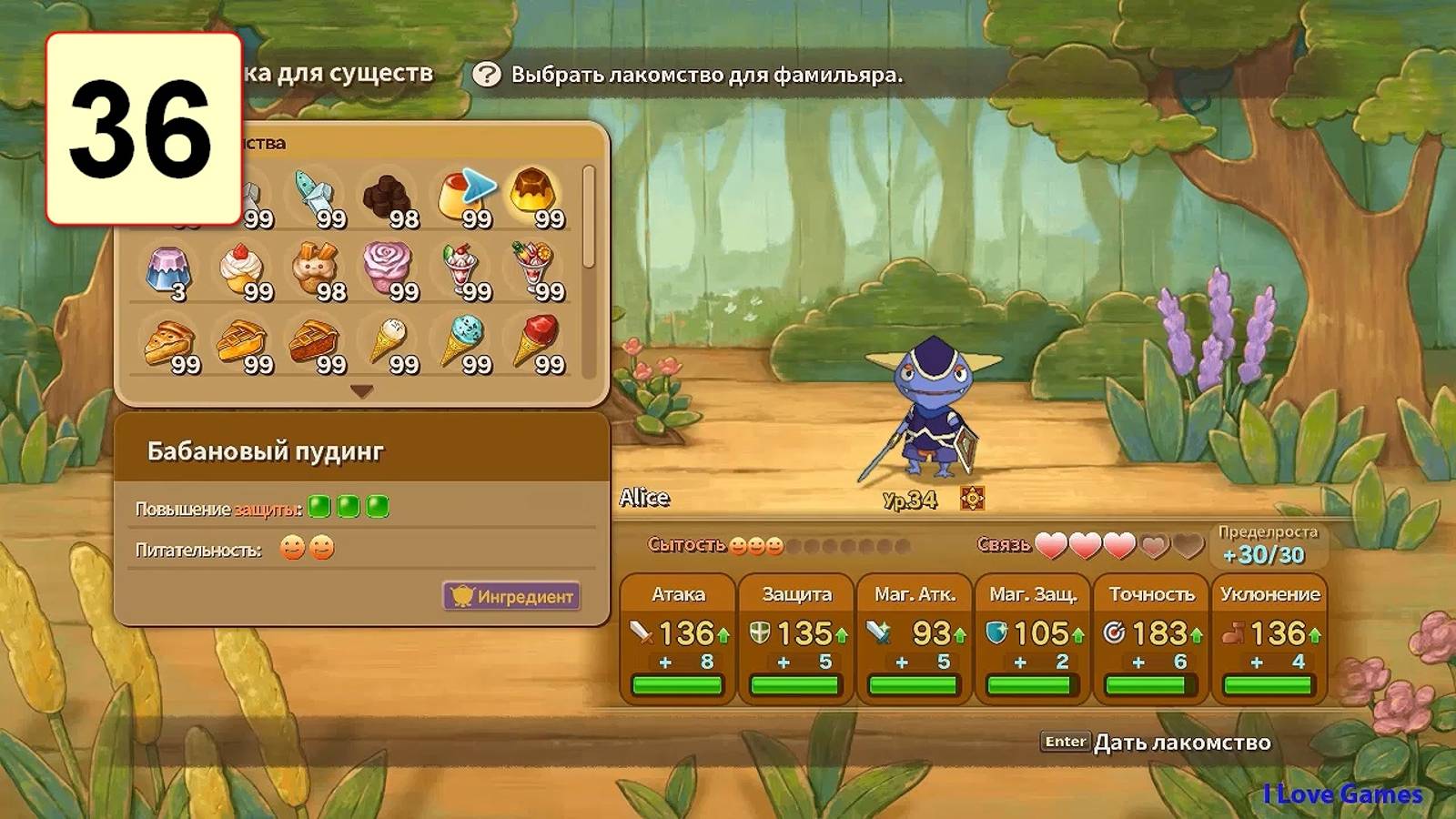The width and height of the screenshot is (1456, 819).
Task: Choose the mint chip ice cream cone
Action: (462, 342)
